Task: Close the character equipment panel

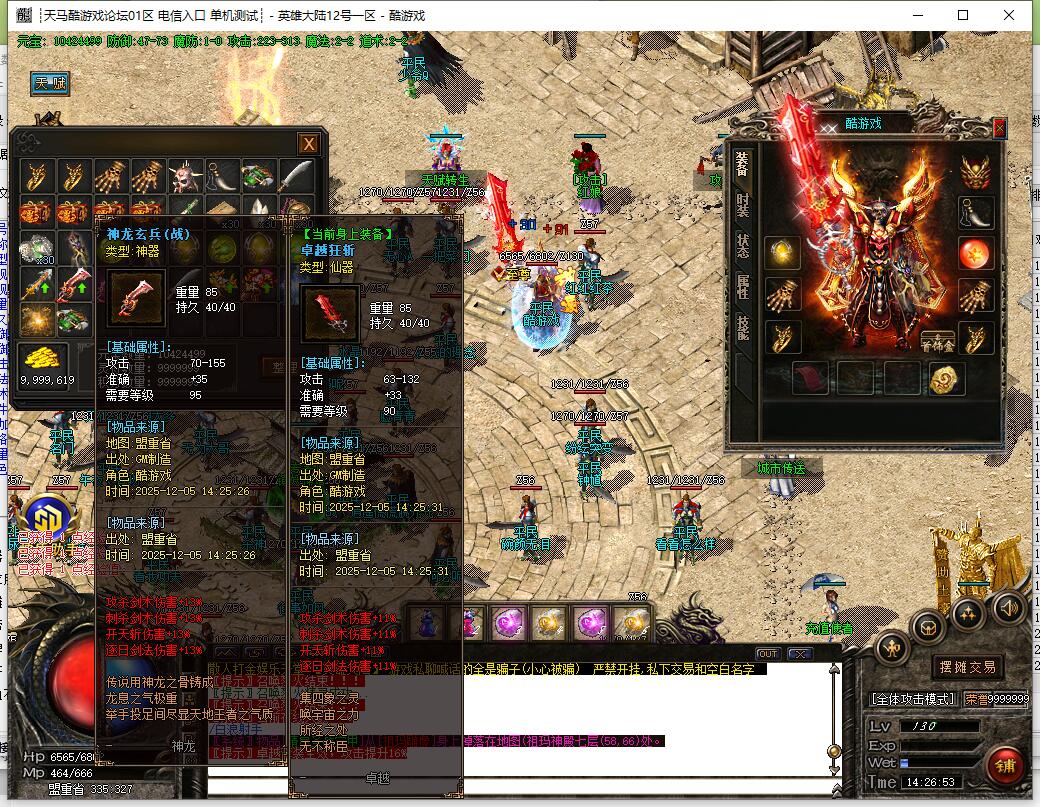Action: [x=999, y=128]
